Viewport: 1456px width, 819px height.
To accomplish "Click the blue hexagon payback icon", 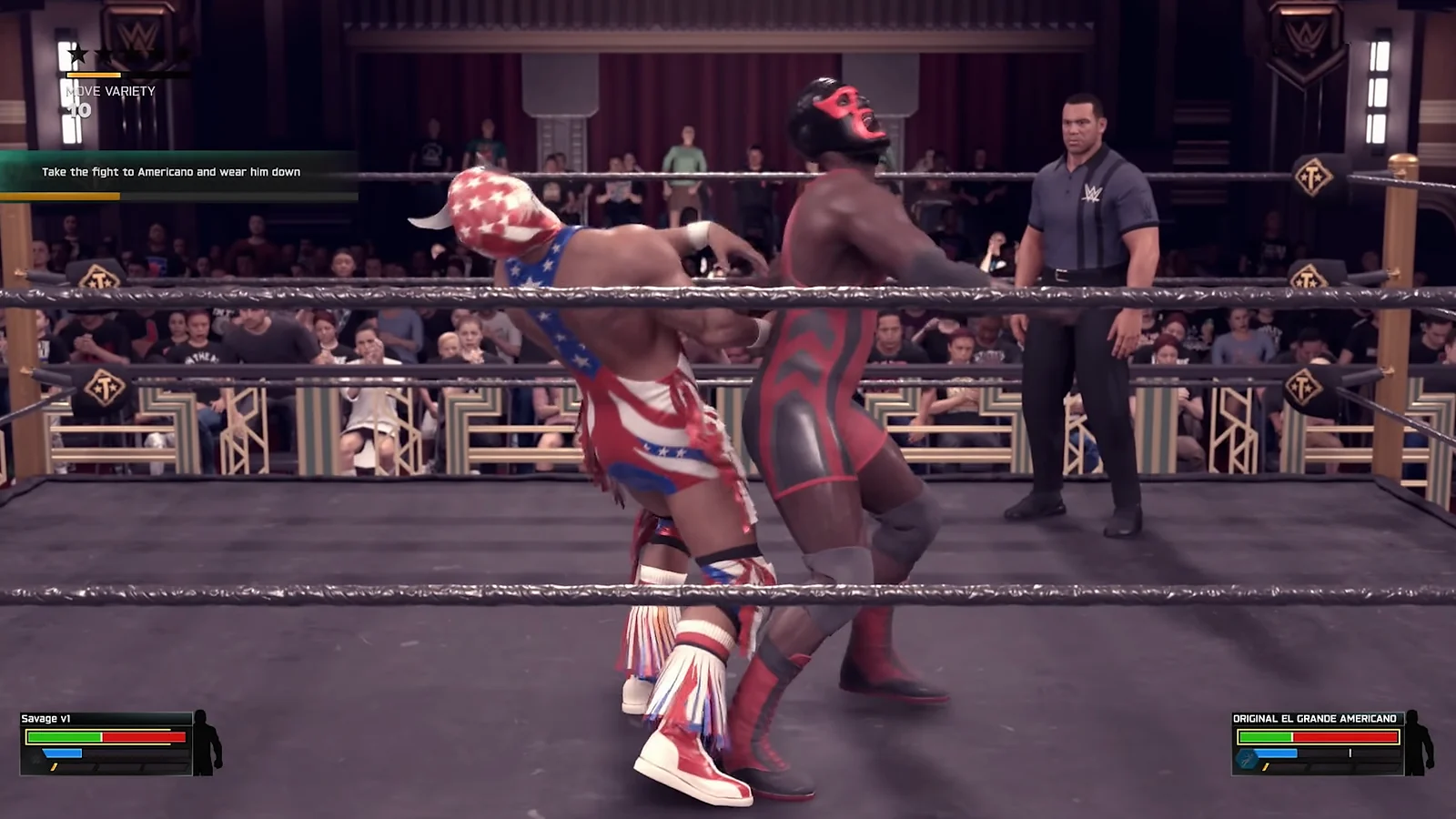I will point(1247,757).
